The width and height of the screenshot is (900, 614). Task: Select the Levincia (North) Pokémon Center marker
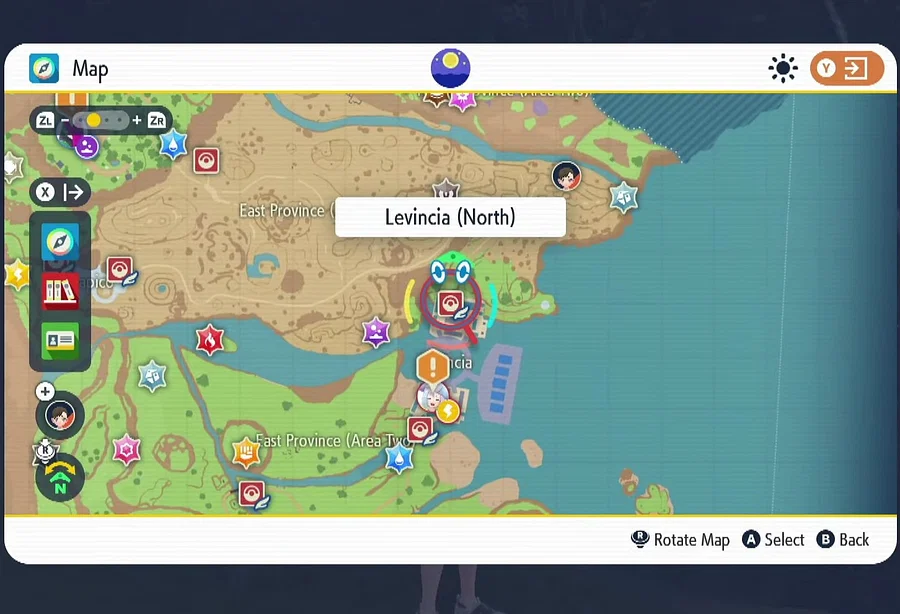pos(450,303)
